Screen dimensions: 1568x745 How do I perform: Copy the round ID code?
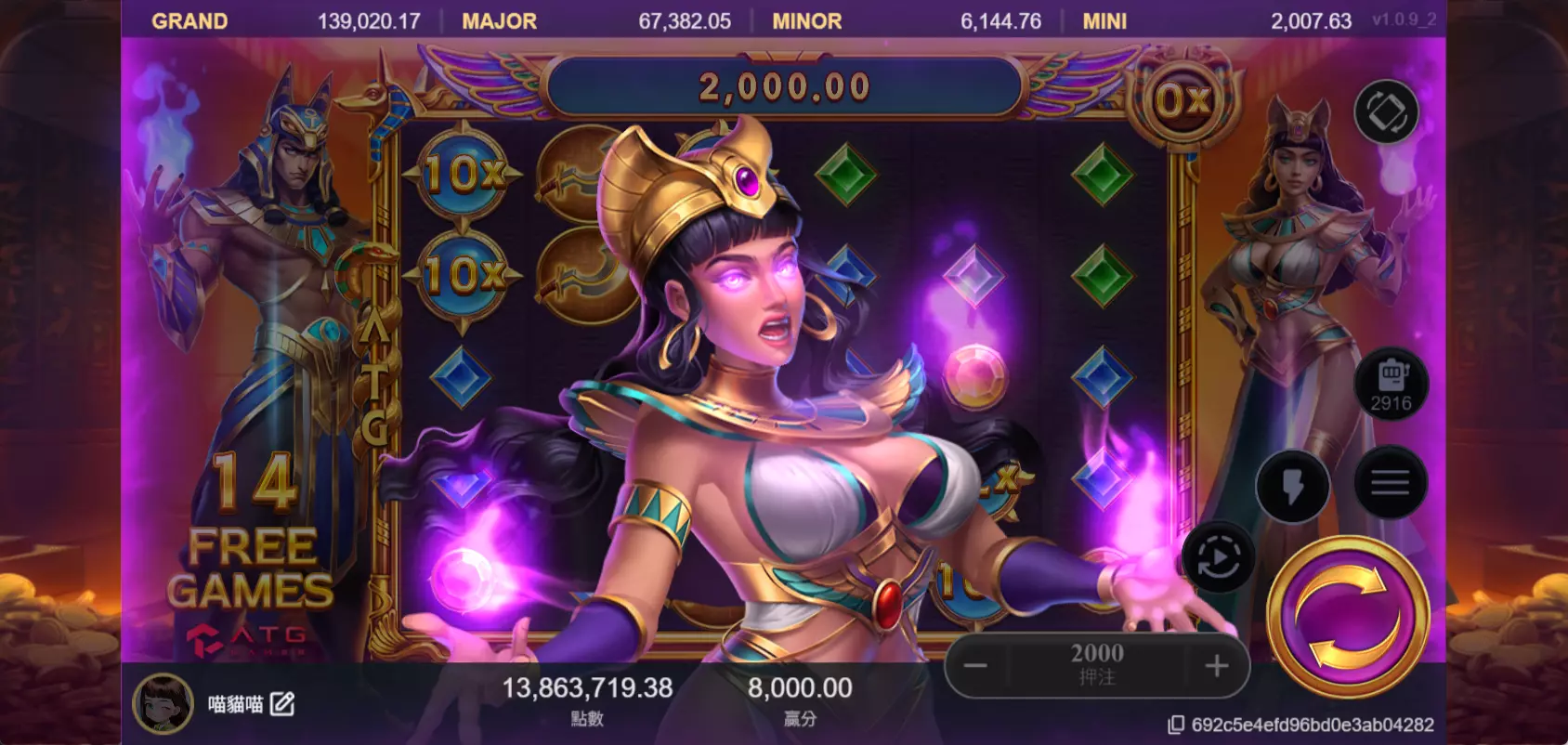click(x=1176, y=725)
